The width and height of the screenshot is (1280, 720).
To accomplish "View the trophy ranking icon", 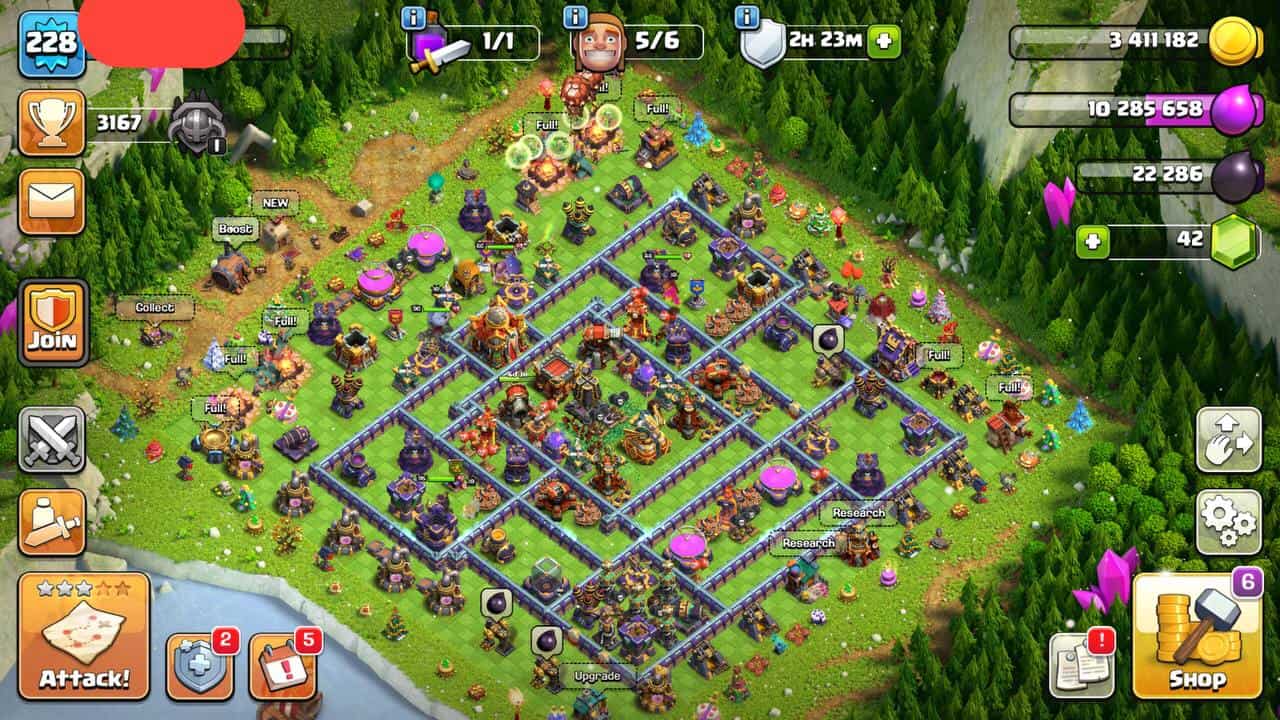I will pyautogui.click(x=51, y=123).
